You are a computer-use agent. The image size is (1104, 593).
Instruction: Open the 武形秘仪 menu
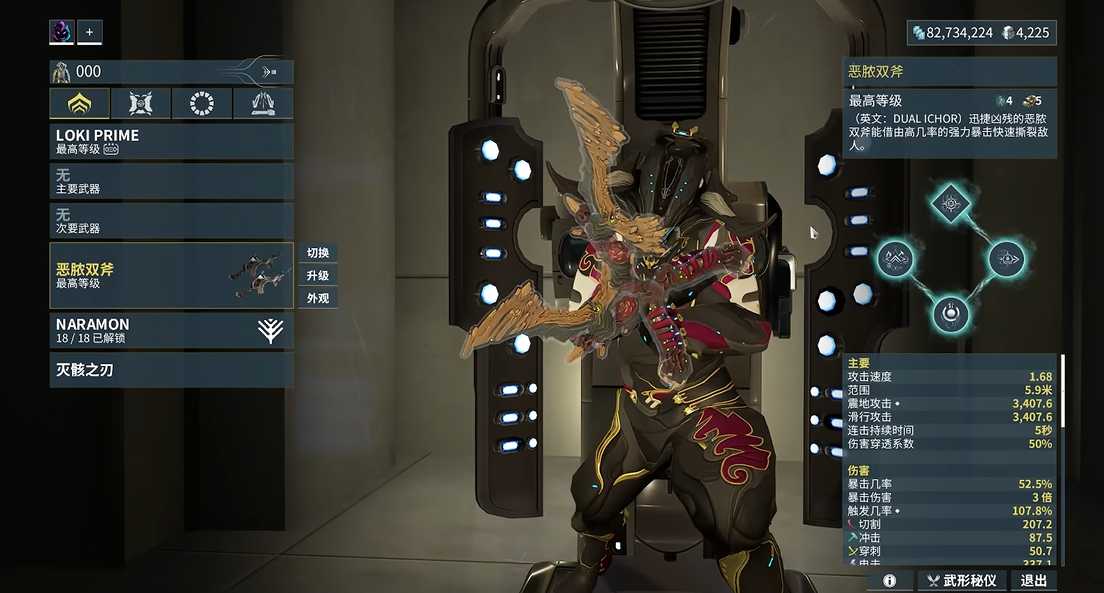click(962, 580)
